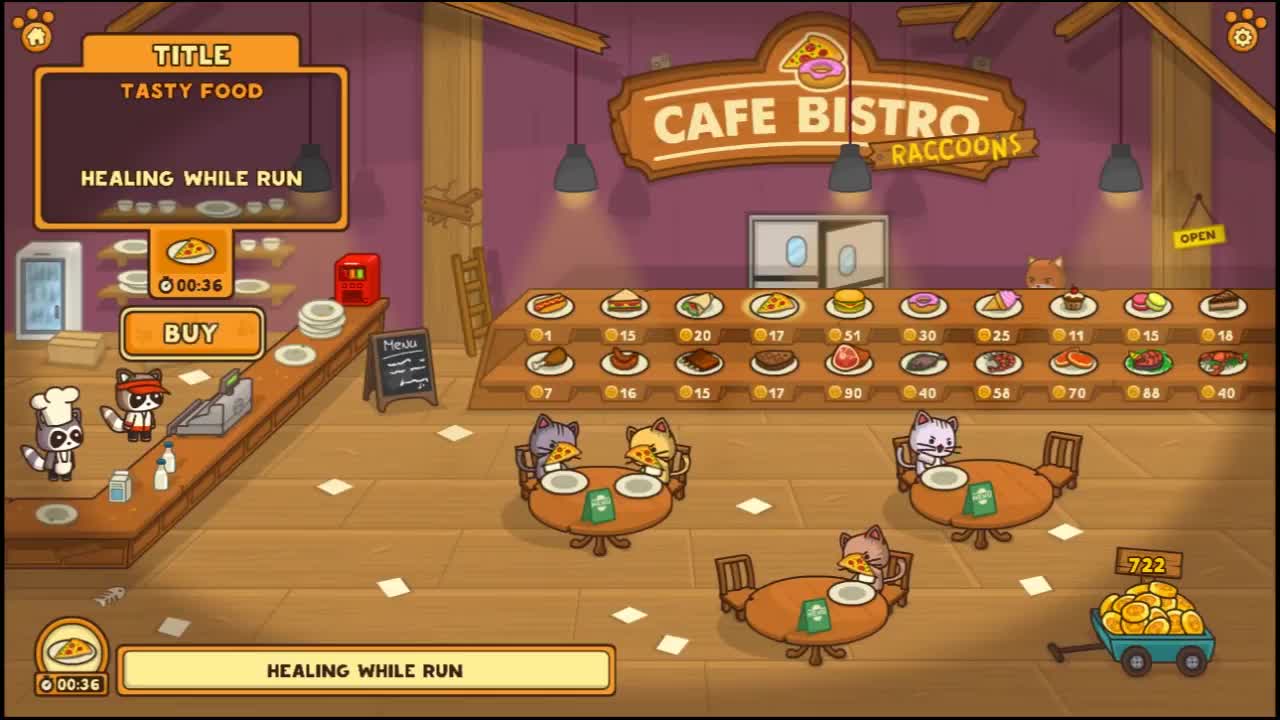
Task: Pick the cupcake plate costing 11
Action: 1073,304
